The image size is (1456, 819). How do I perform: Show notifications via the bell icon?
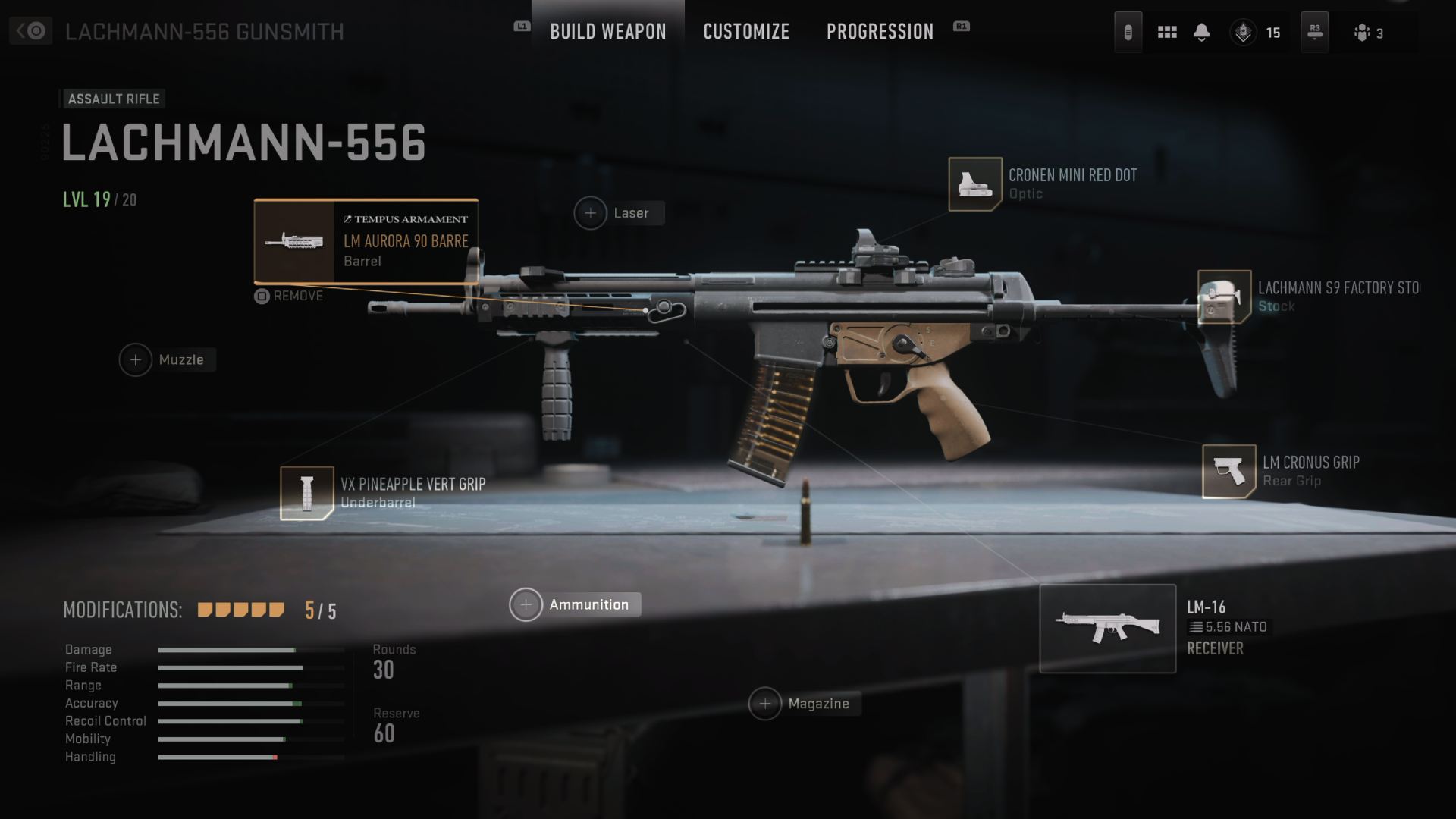[x=1201, y=32]
